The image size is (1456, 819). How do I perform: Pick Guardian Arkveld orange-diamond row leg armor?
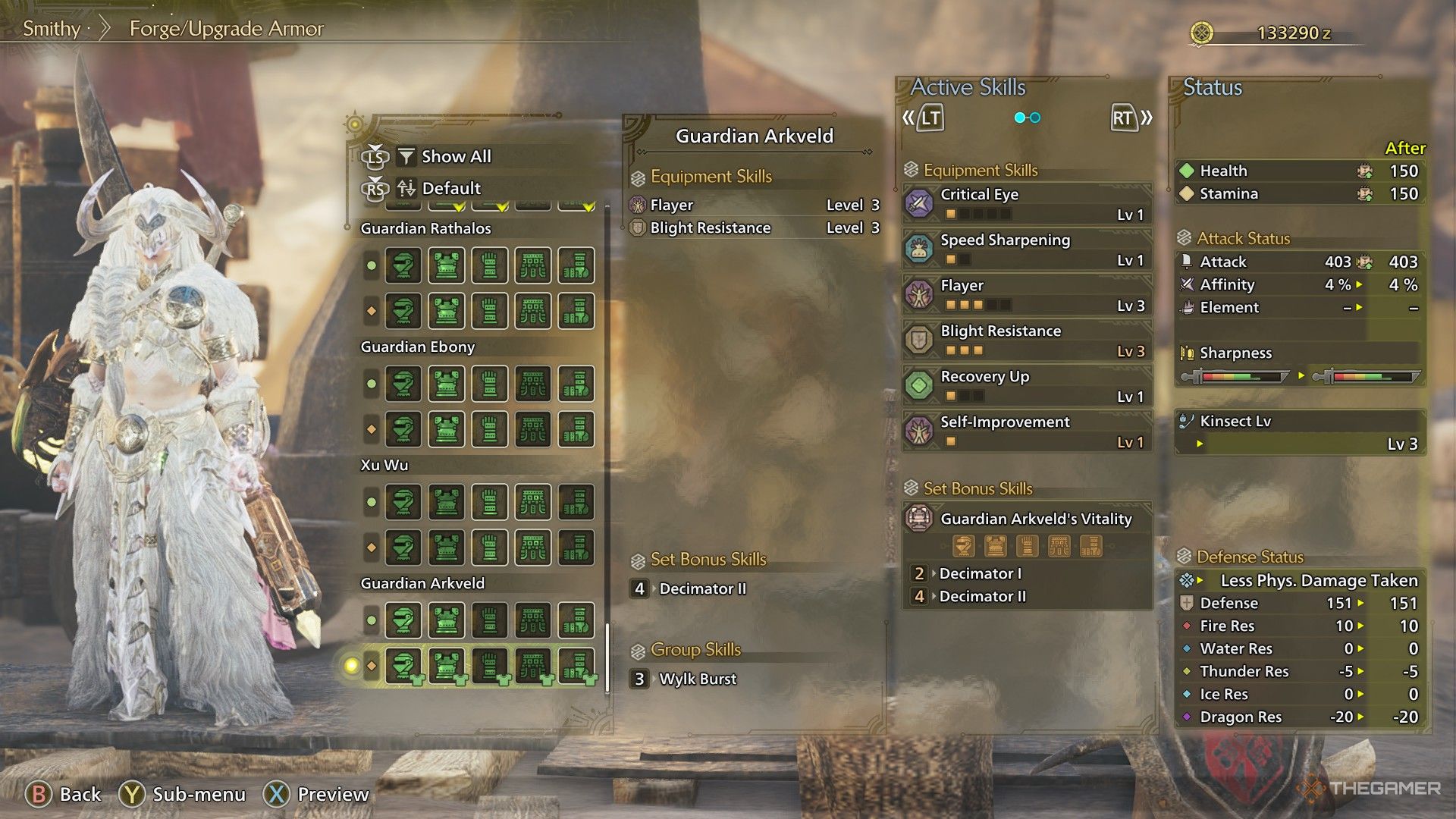(576, 667)
